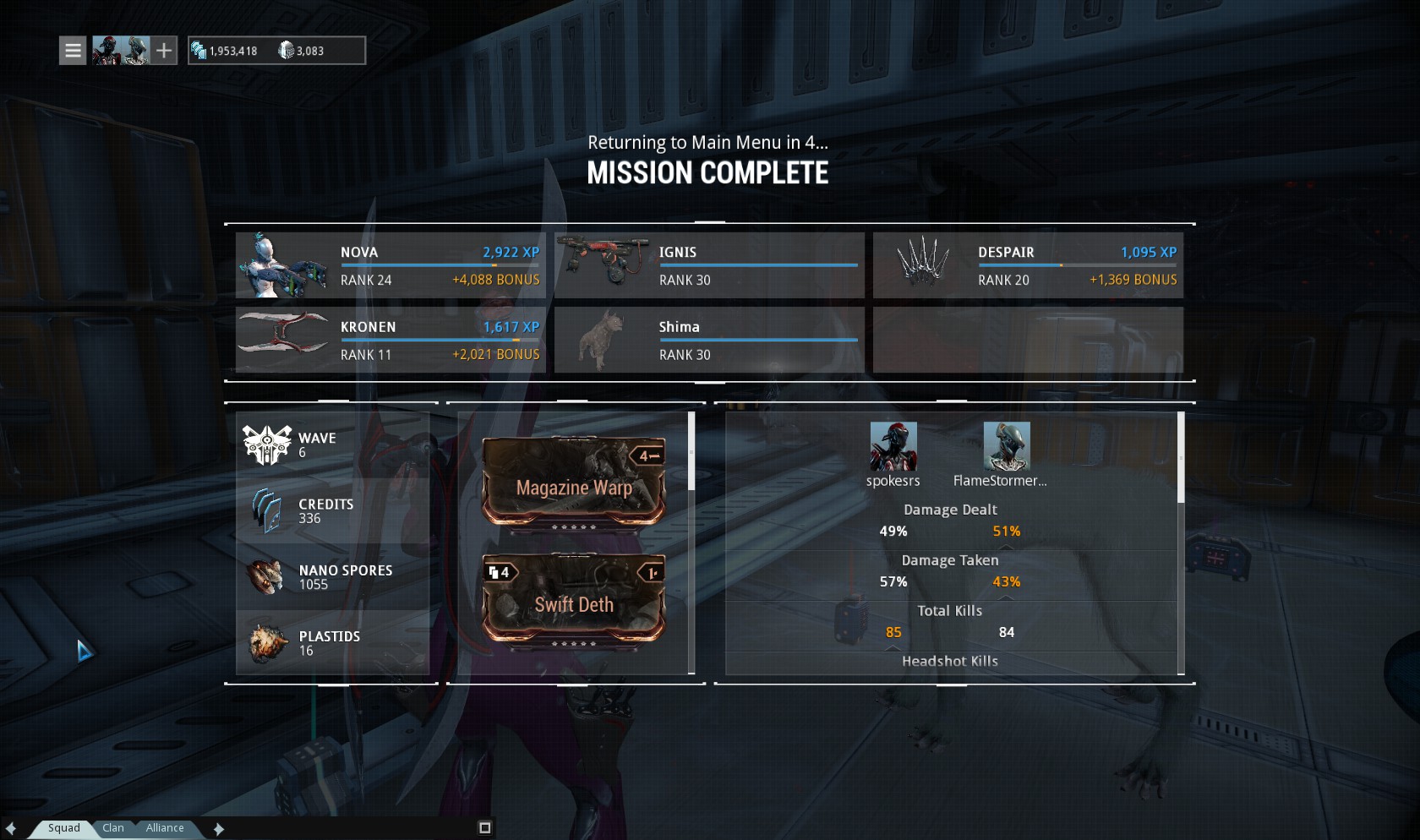This screenshot has height=840, width=1420.
Task: Click the Plastids reward row
Action: [333, 643]
